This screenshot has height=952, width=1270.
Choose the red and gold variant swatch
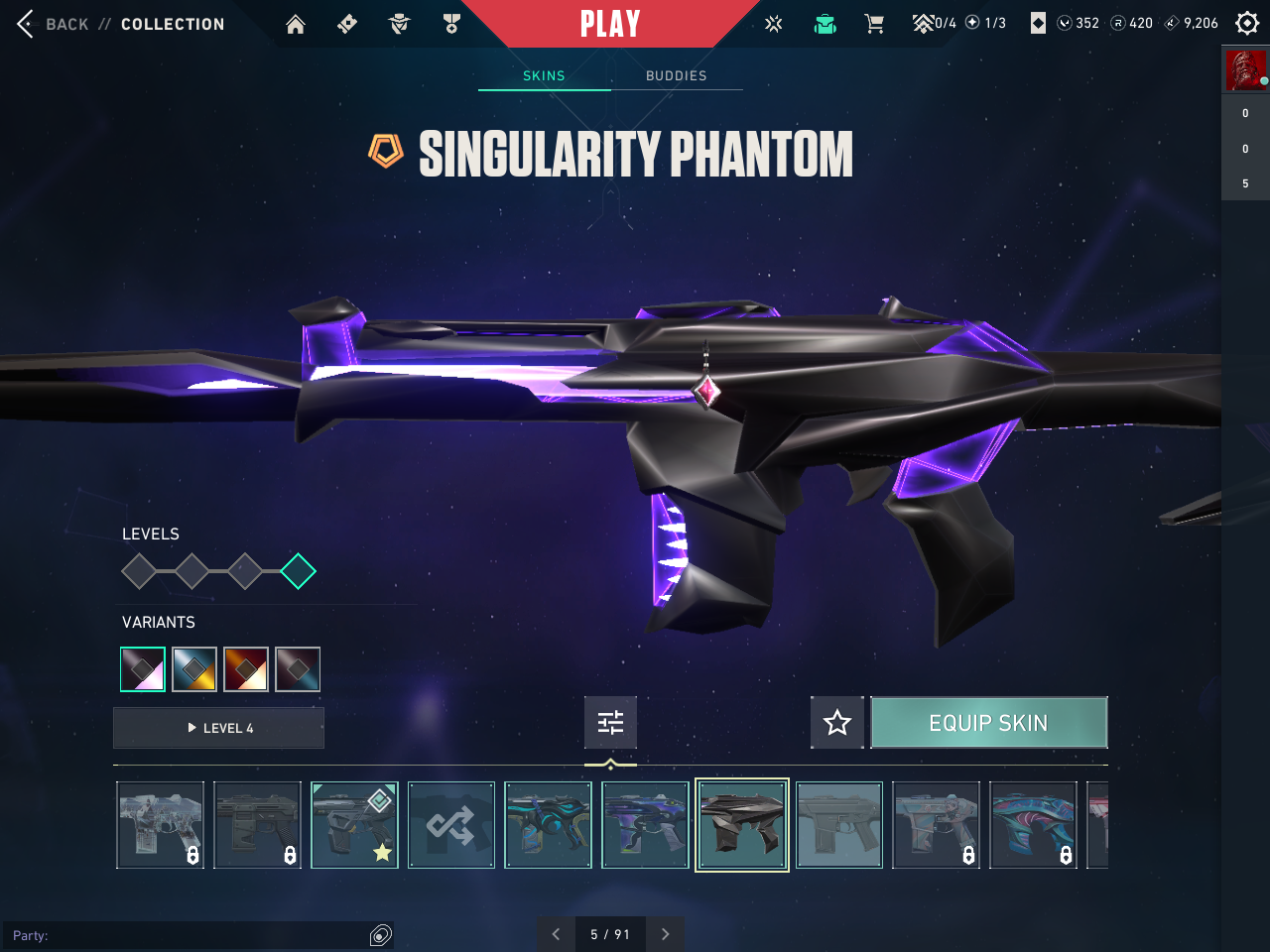[246, 669]
